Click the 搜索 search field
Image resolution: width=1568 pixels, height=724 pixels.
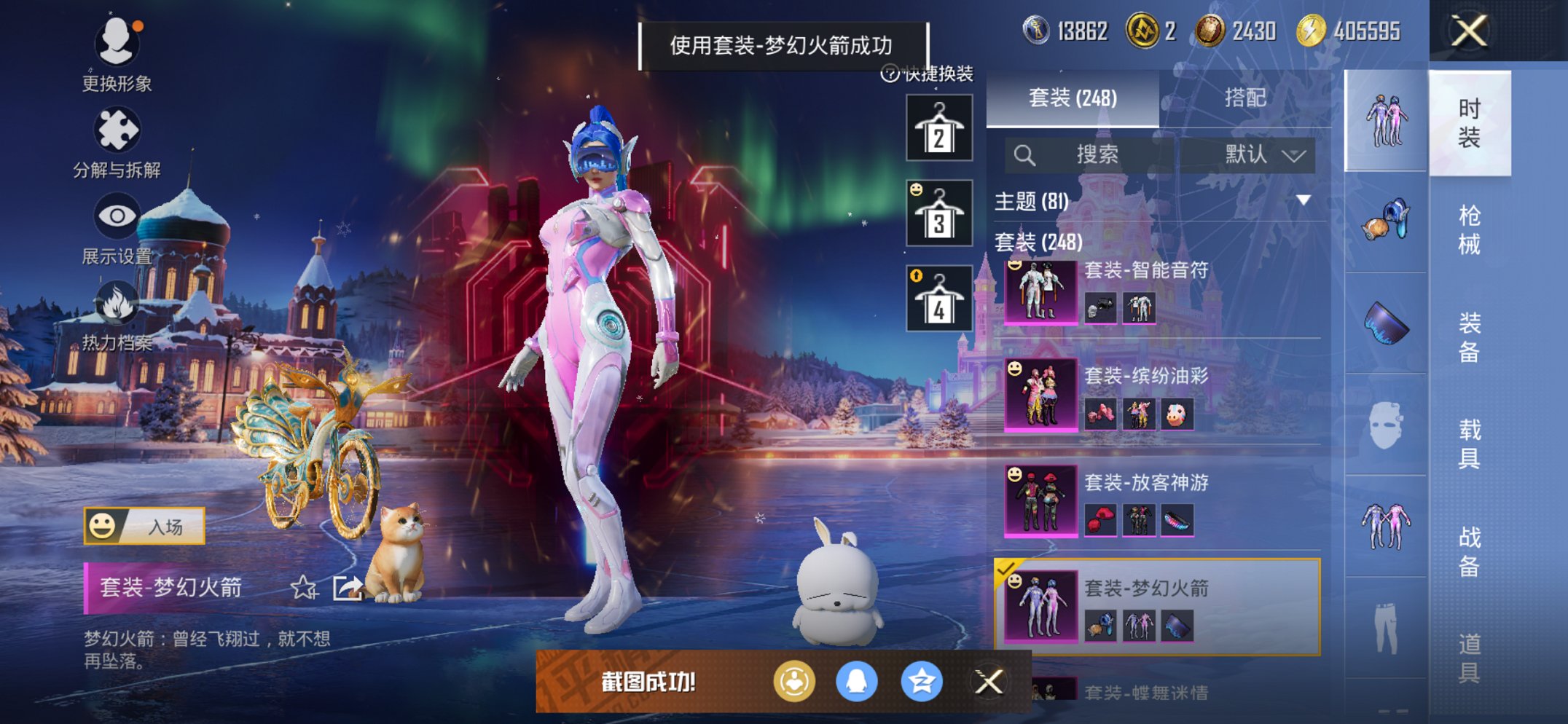[x=1093, y=155]
